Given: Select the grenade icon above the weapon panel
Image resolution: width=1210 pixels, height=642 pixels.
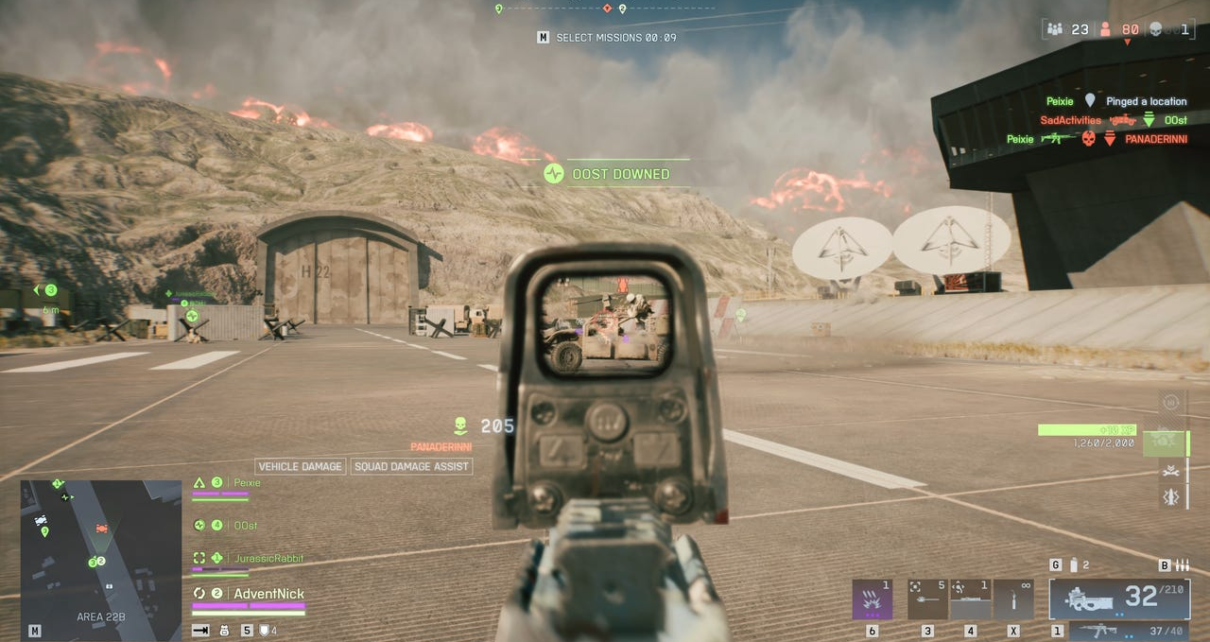Looking at the screenshot, I should click(1074, 565).
